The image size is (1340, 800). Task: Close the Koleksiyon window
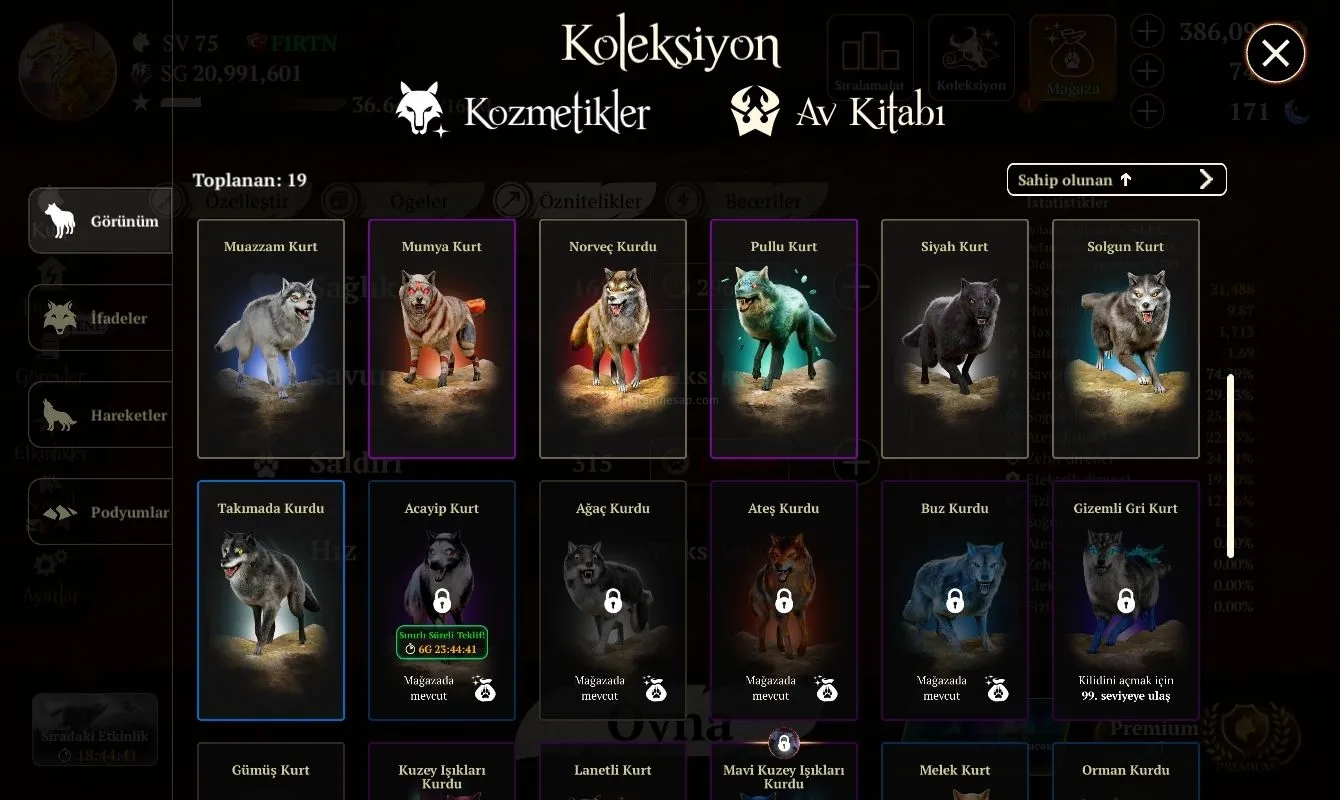point(1275,53)
